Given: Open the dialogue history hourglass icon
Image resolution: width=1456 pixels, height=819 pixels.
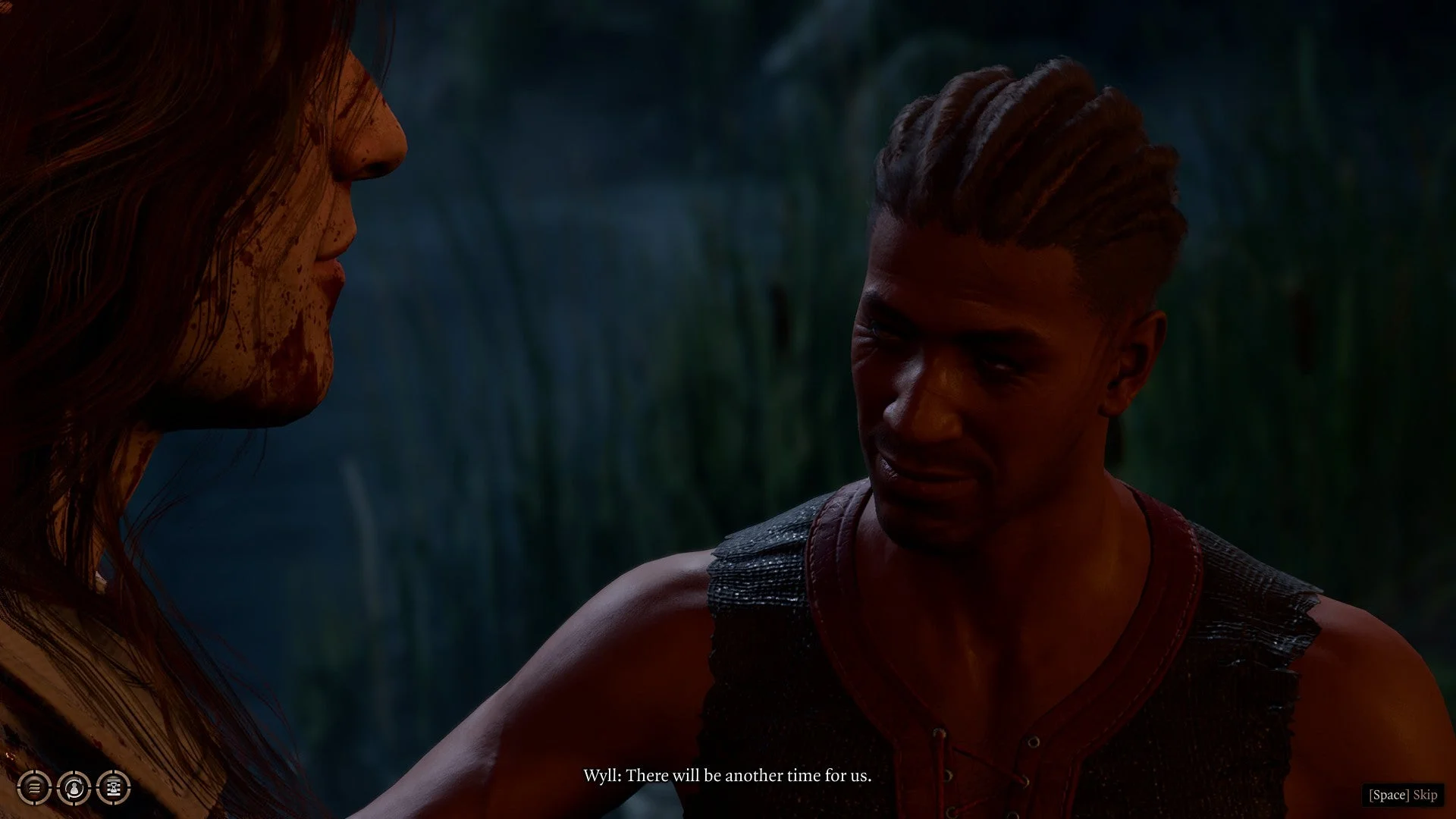Looking at the screenshot, I should 114,787.
